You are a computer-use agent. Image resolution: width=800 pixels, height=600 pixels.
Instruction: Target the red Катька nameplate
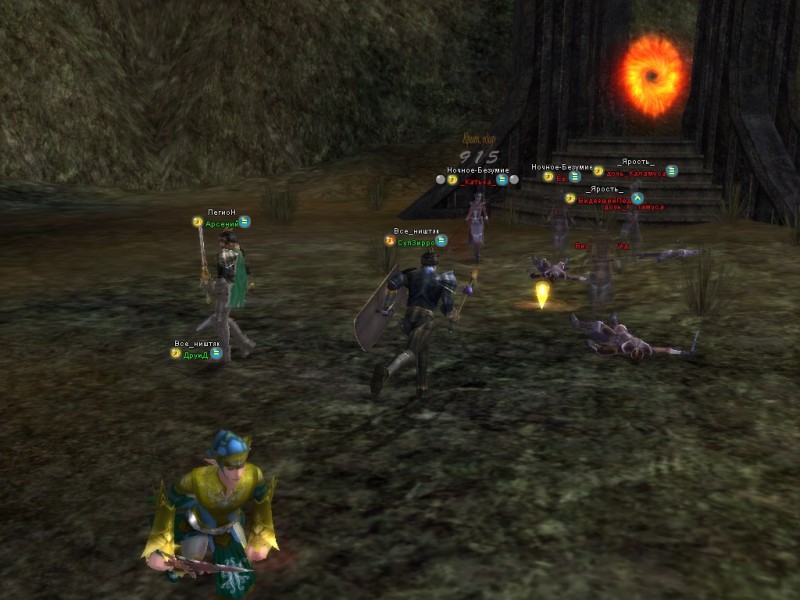click(479, 181)
